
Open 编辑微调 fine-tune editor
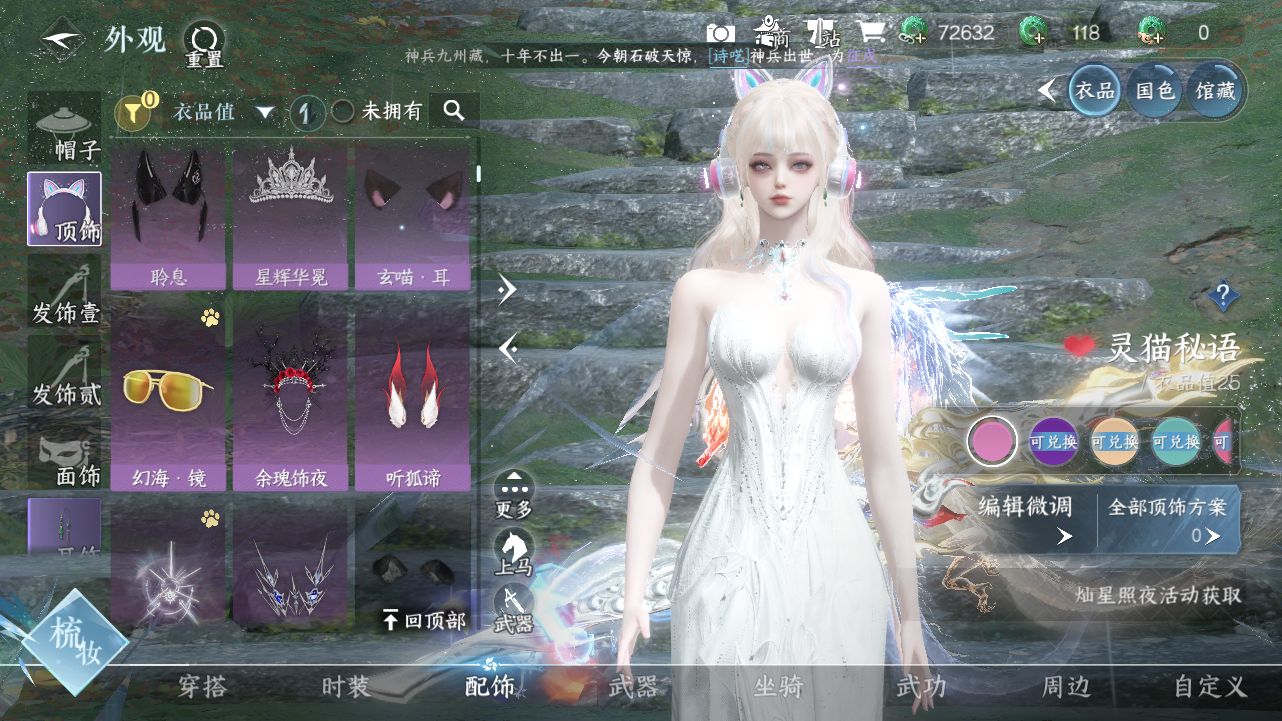(1026, 519)
